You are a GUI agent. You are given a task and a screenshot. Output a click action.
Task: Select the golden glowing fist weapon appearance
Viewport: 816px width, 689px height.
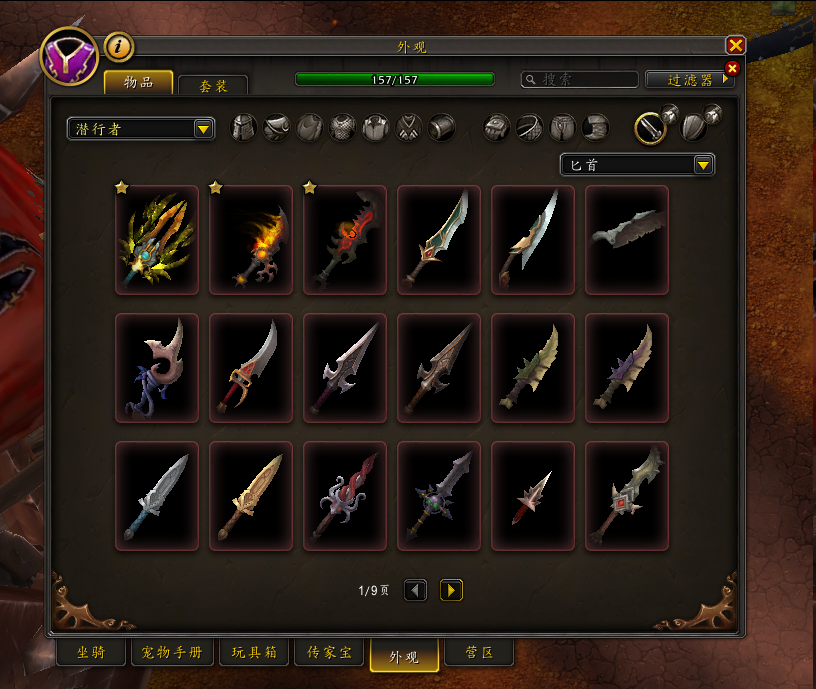157,240
